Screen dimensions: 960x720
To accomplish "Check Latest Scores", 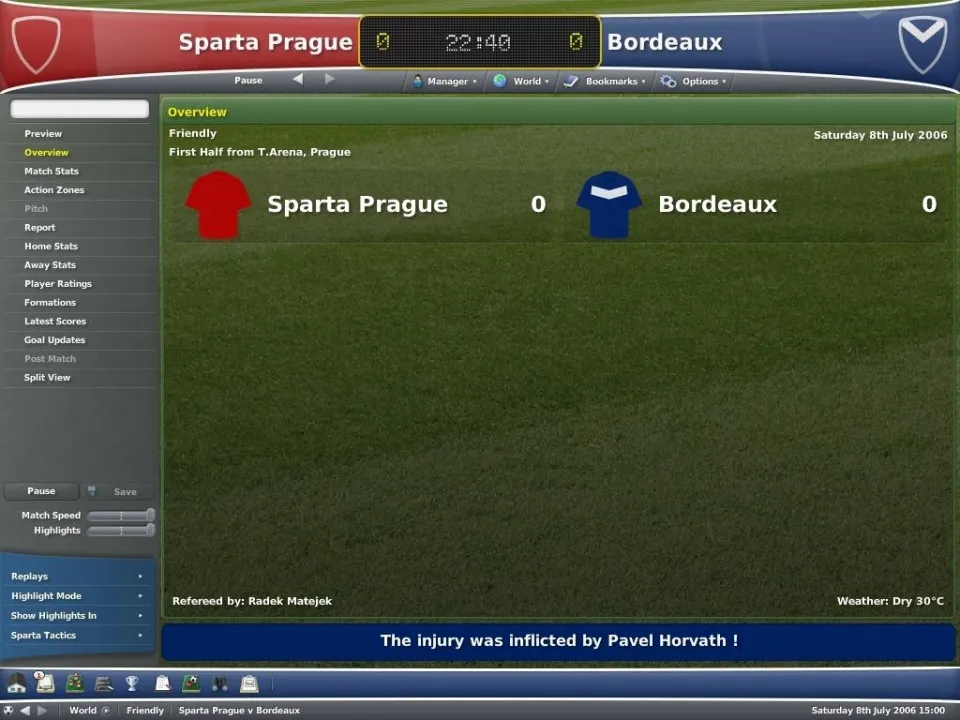I will (x=55, y=321).
